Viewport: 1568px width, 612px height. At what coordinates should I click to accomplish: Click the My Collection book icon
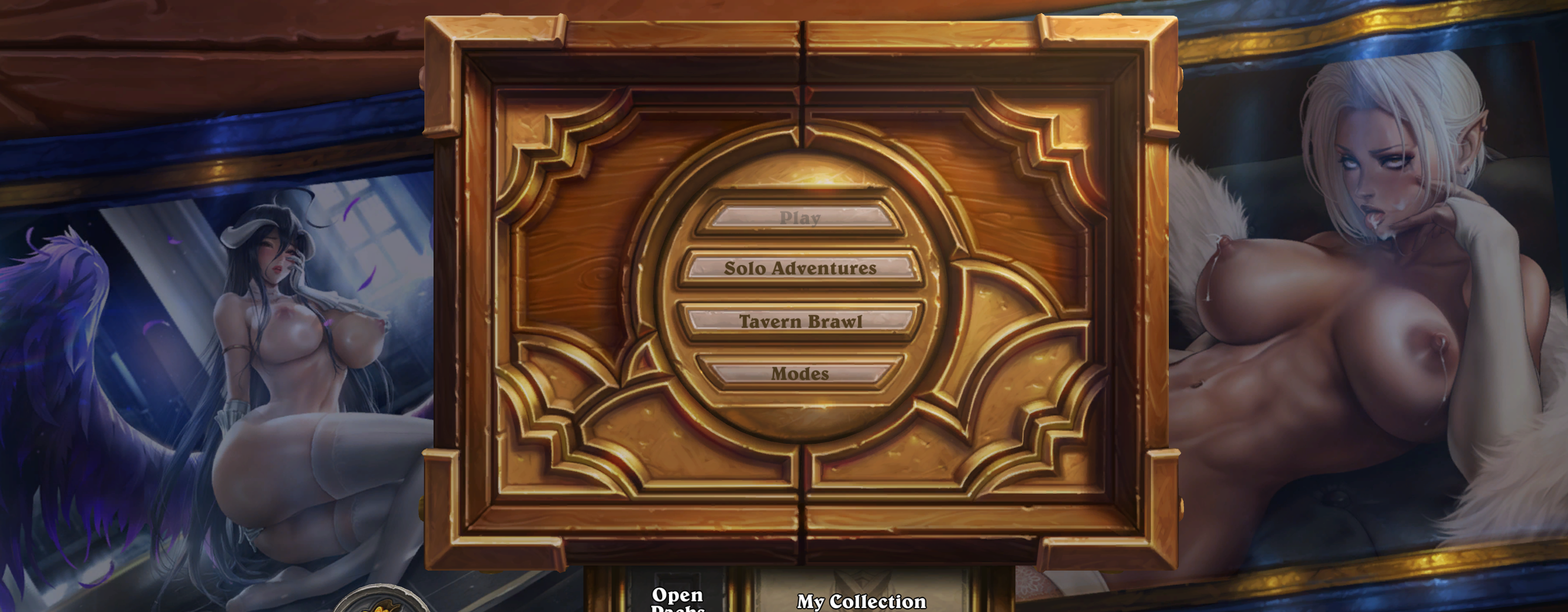pyautogui.click(x=860, y=581)
